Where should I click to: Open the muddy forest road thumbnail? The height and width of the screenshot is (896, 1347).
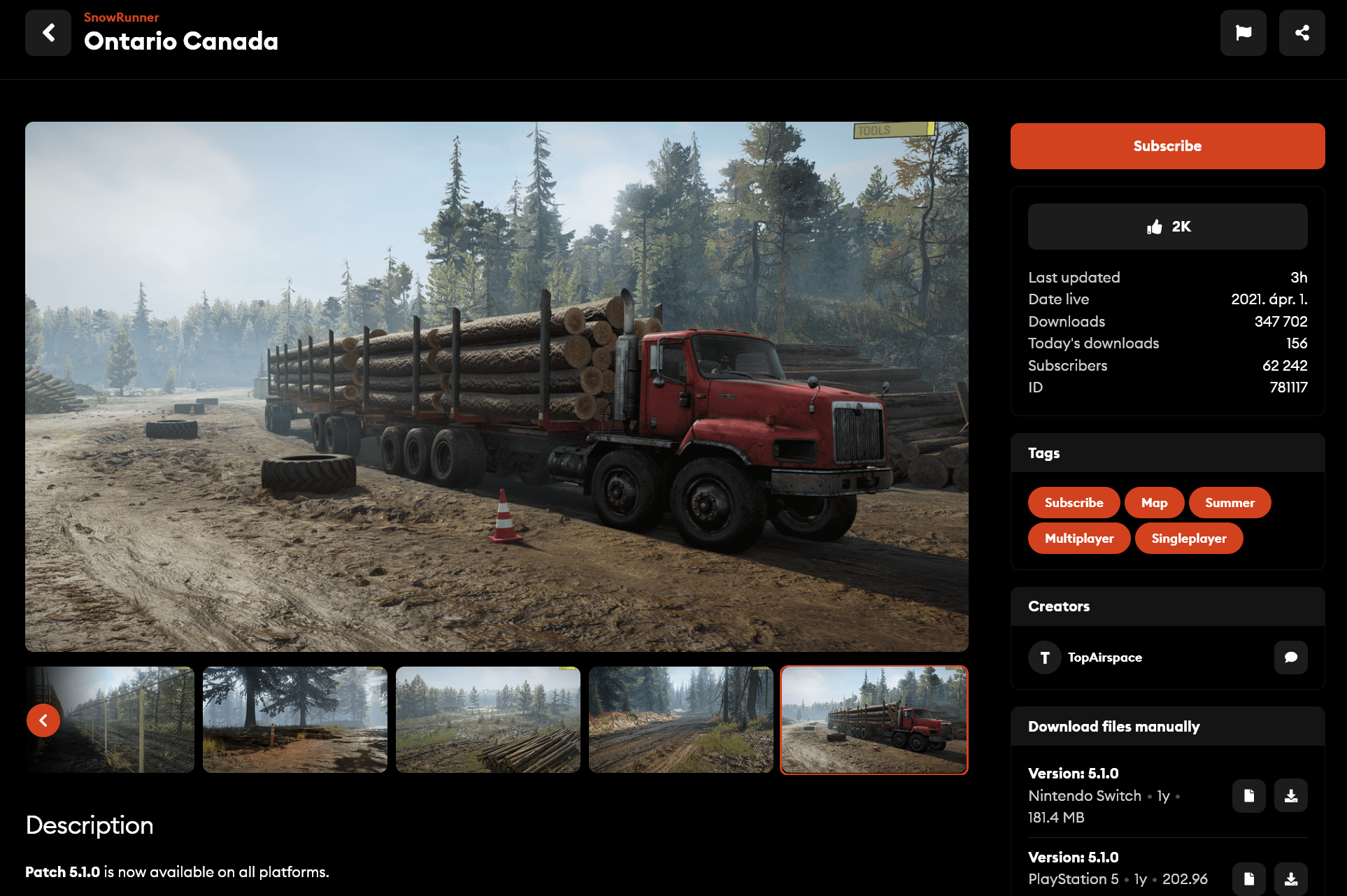coord(680,720)
